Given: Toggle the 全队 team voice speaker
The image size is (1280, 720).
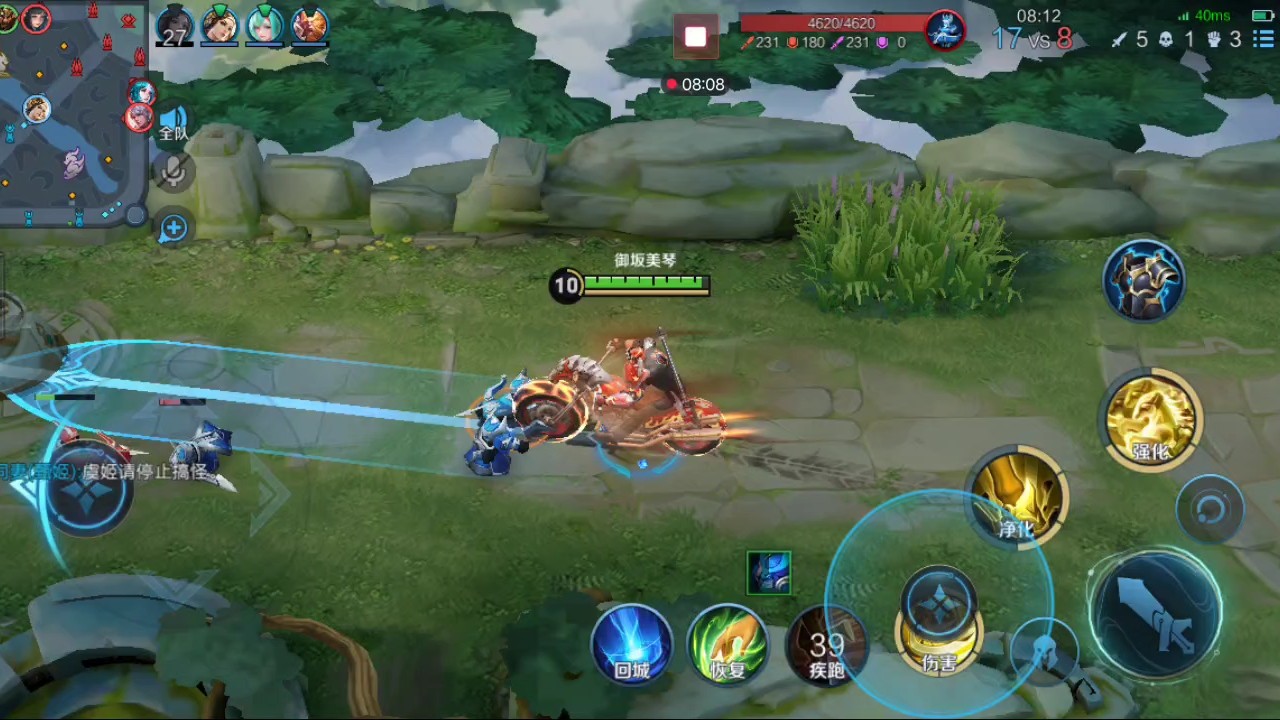Looking at the screenshot, I should pos(174,123).
